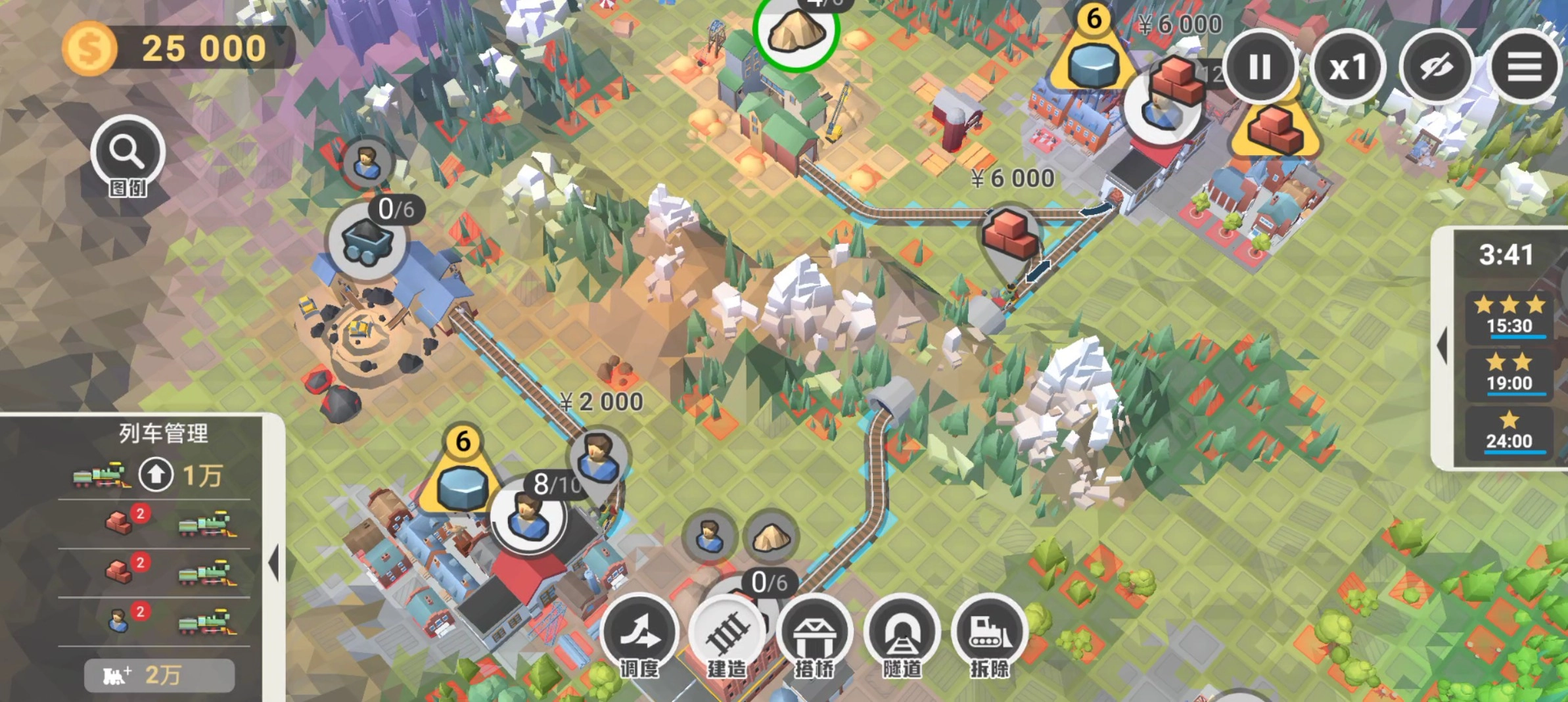Upgrade trains for 1万

pyautogui.click(x=156, y=475)
